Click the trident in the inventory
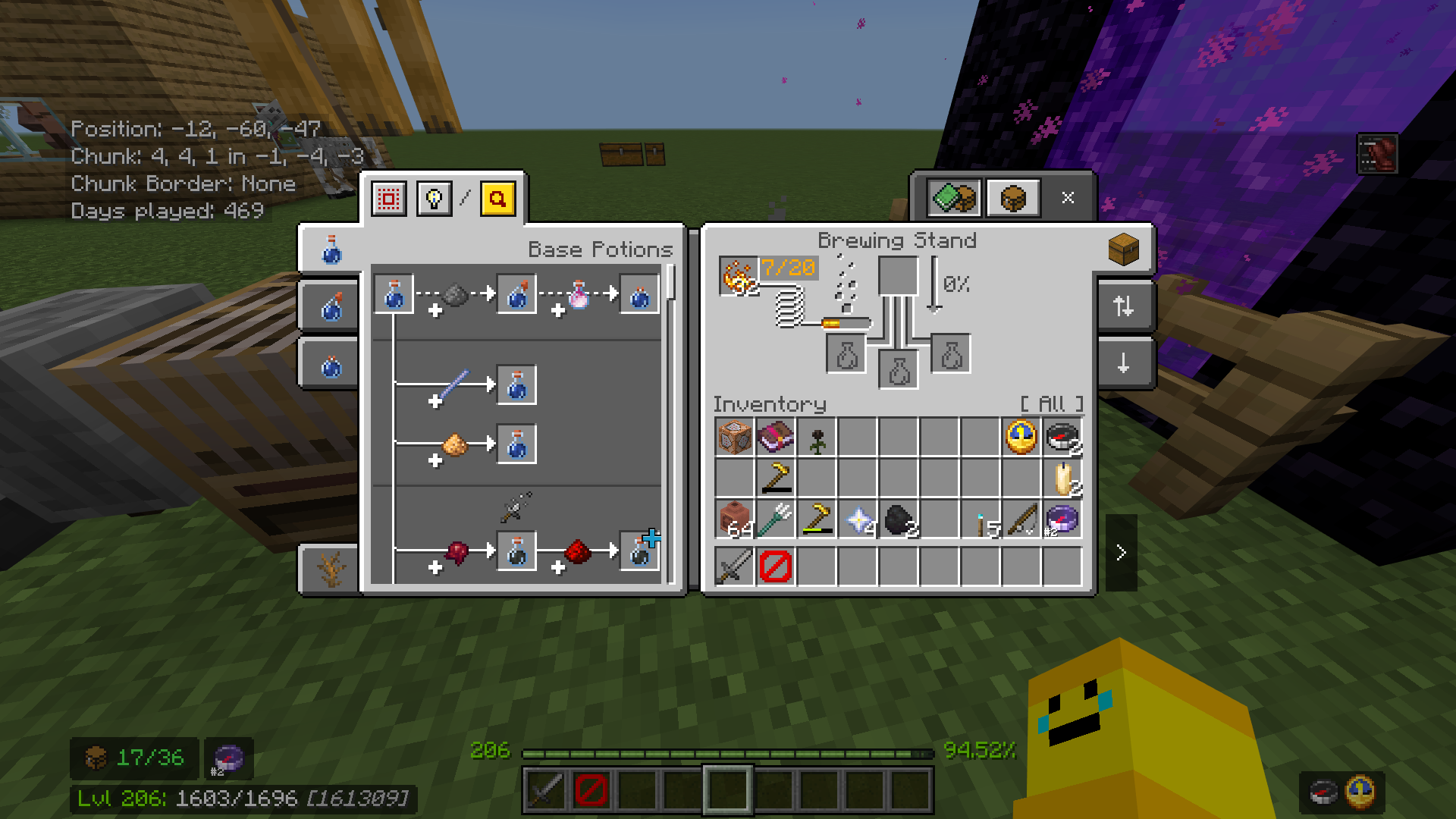 coord(775,519)
